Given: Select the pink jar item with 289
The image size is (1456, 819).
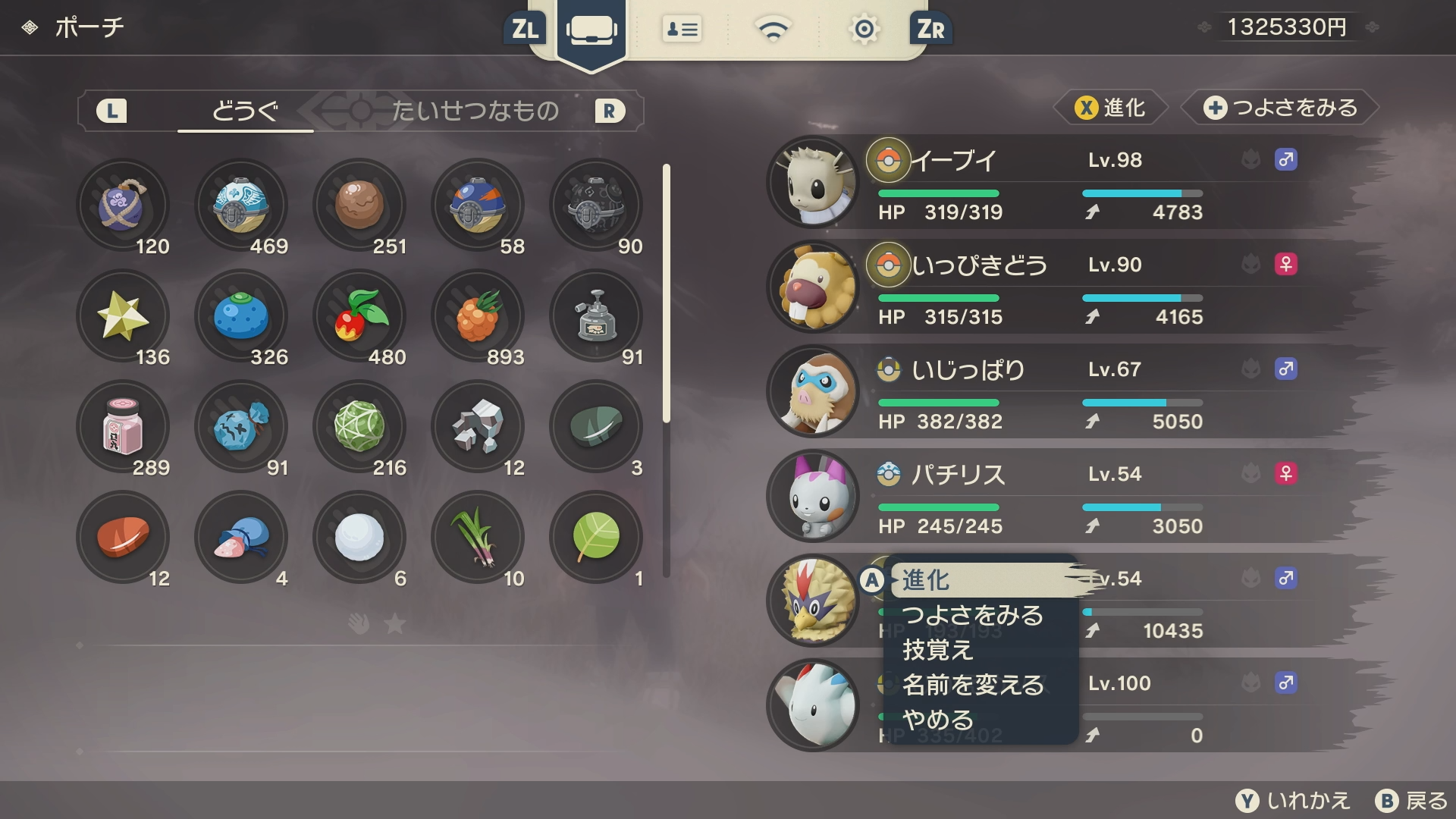Looking at the screenshot, I should pyautogui.click(x=123, y=427).
